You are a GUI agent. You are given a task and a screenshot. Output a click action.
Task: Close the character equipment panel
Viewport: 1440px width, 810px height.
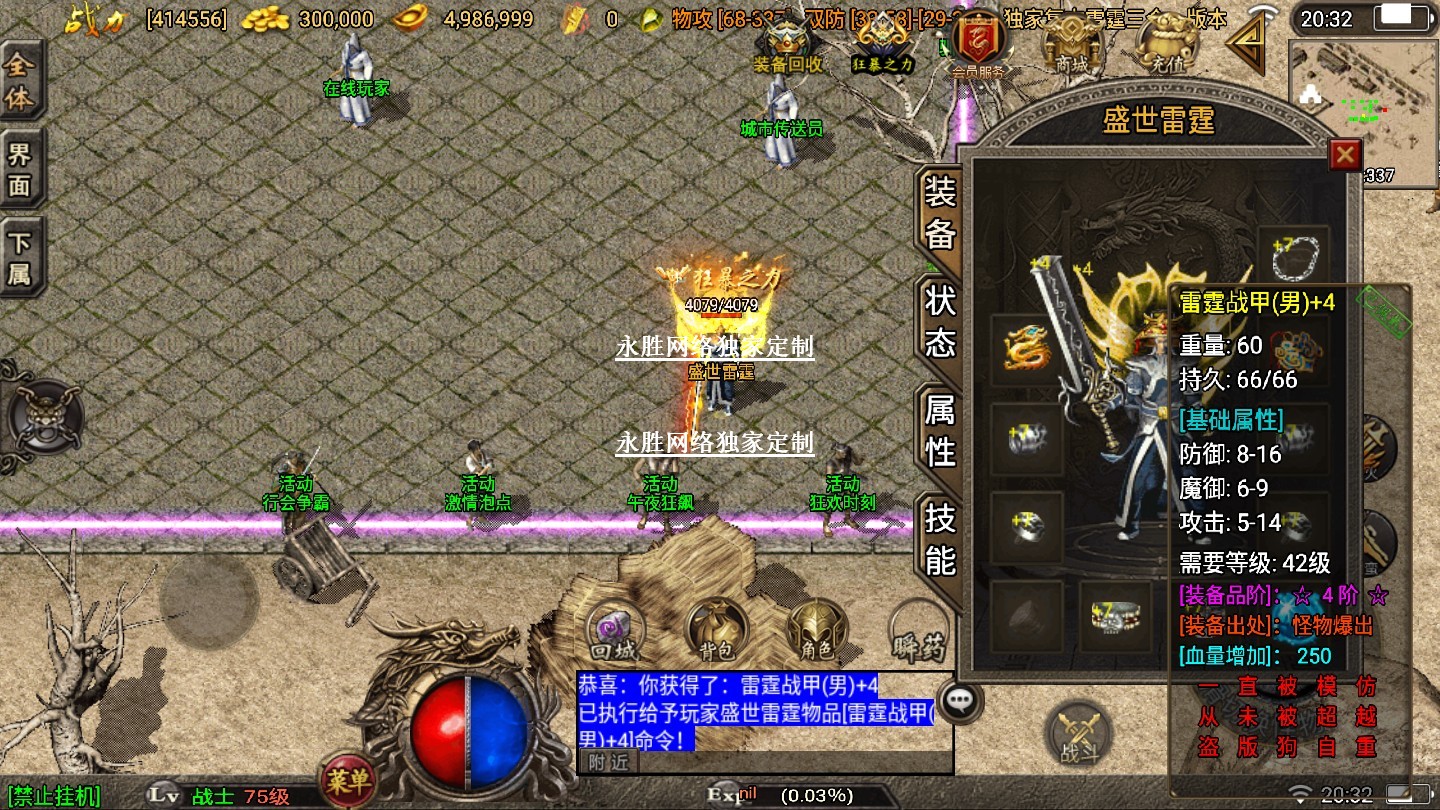coord(1345,155)
